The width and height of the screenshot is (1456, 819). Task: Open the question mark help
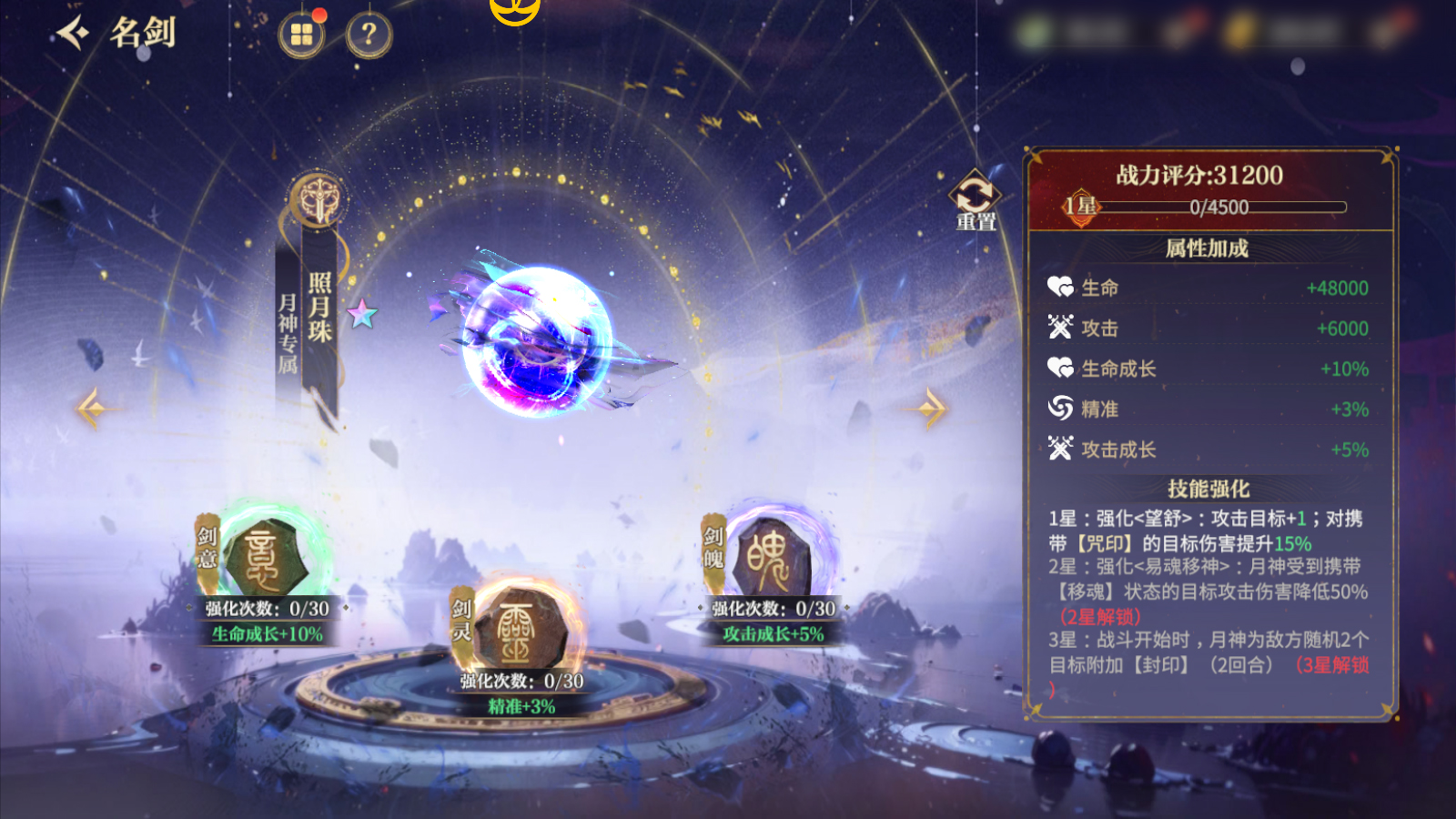tap(369, 35)
